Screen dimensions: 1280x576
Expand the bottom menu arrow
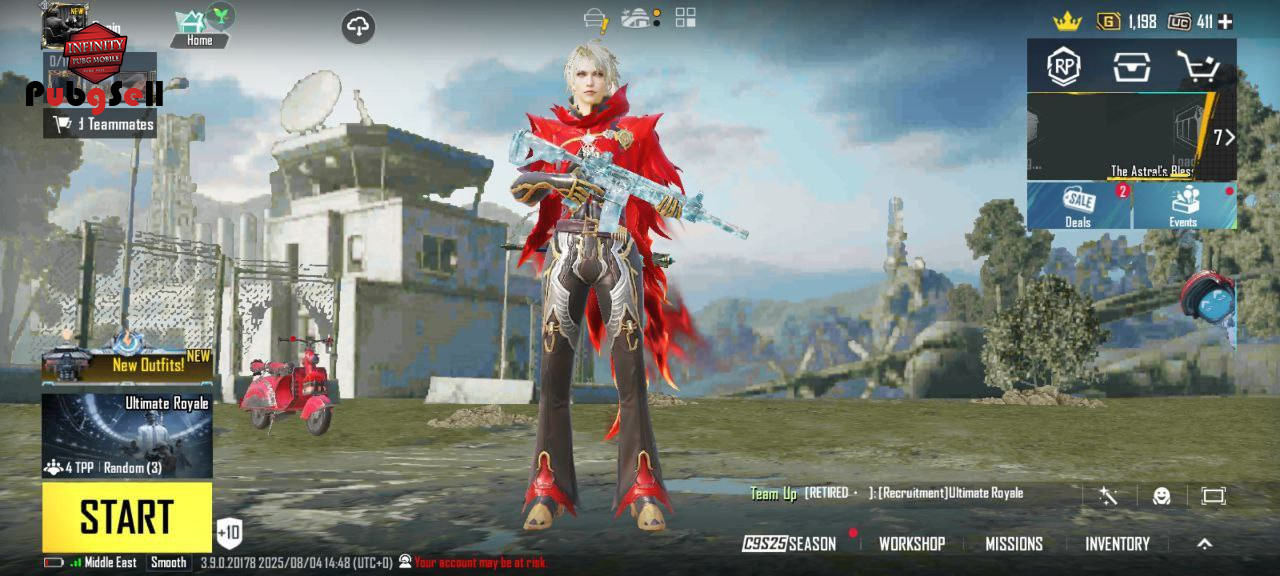pos(1204,544)
